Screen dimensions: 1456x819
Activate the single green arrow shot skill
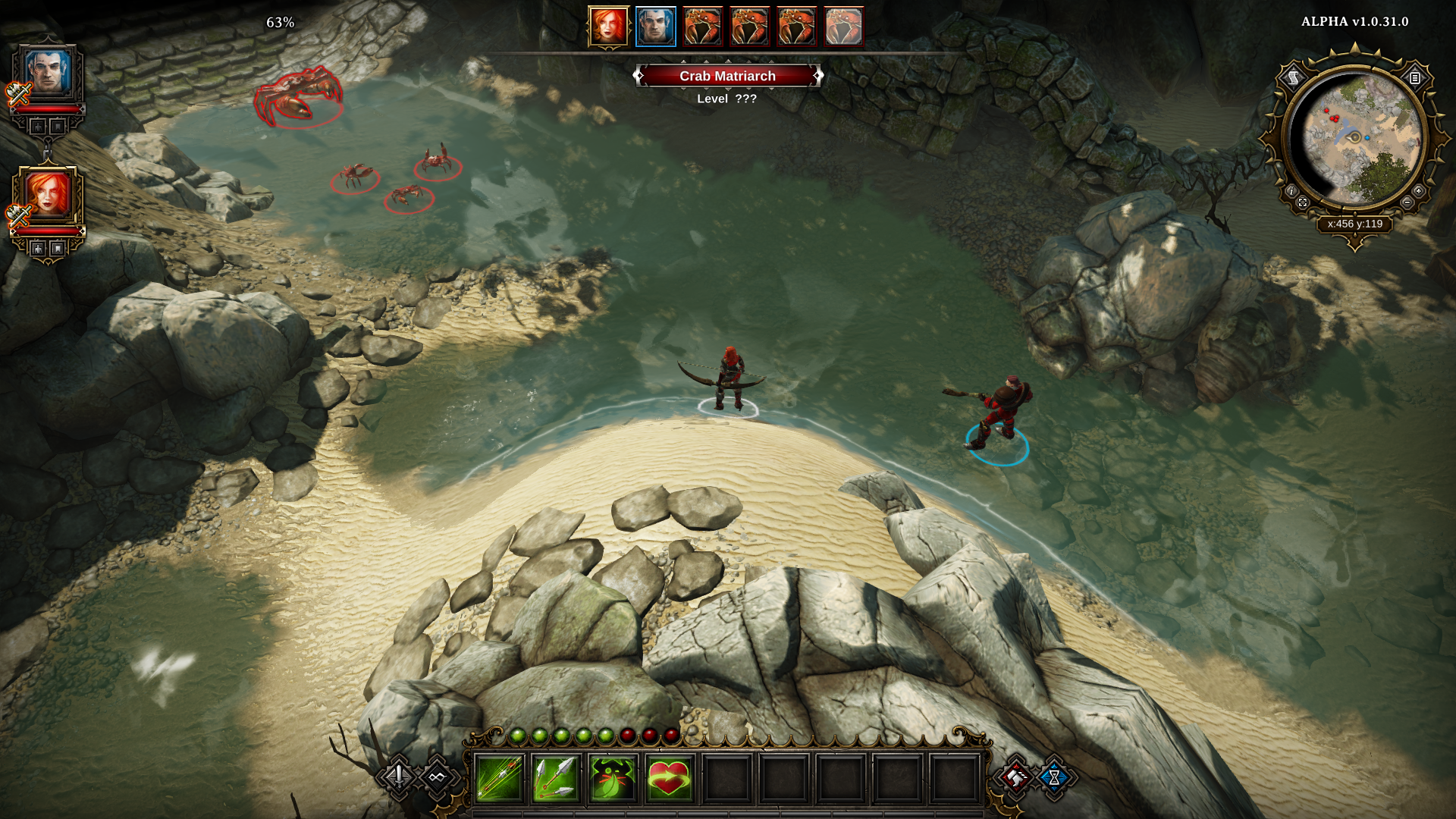tap(499, 778)
